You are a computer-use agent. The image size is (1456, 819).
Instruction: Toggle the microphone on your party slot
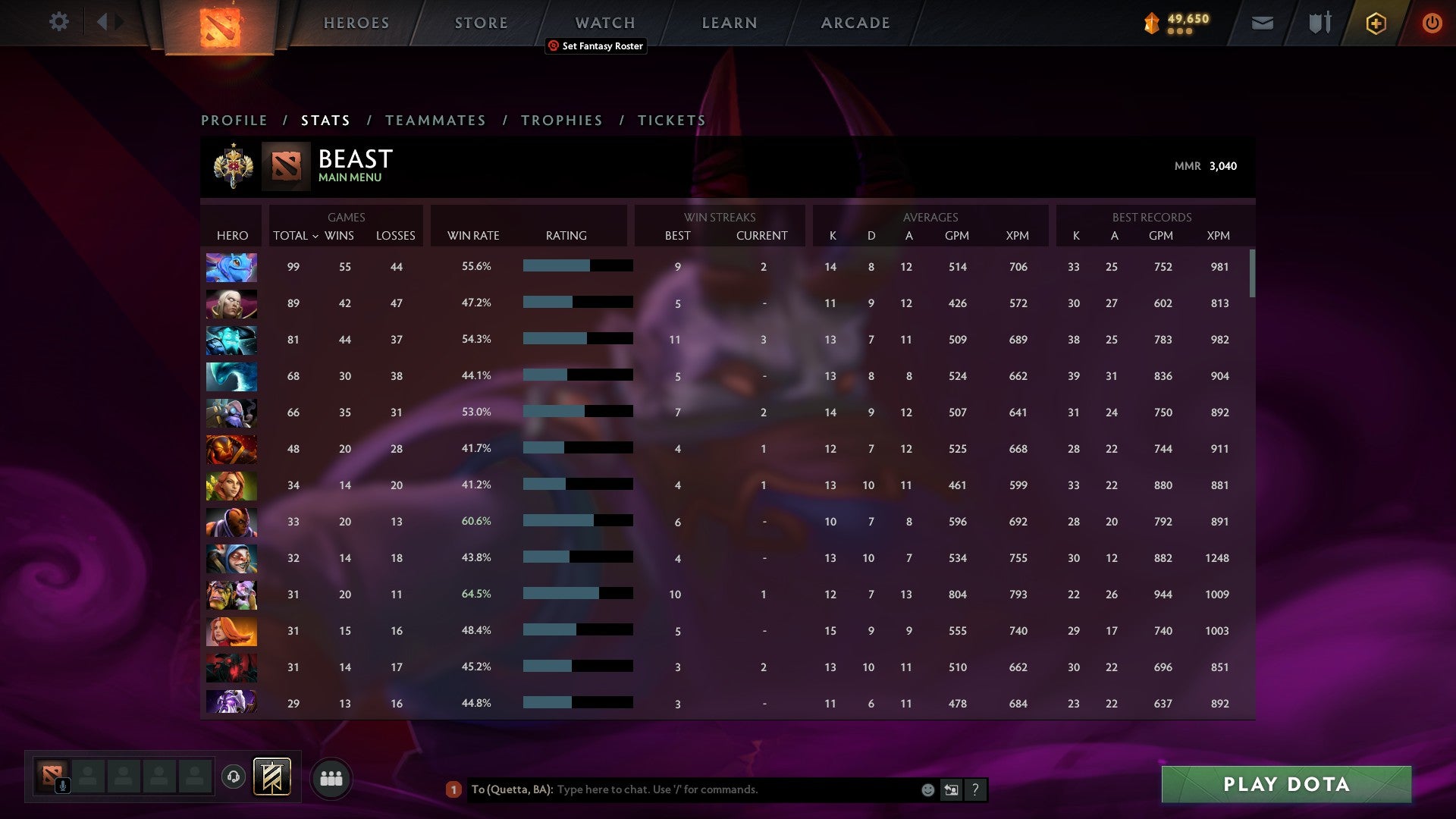click(x=61, y=785)
